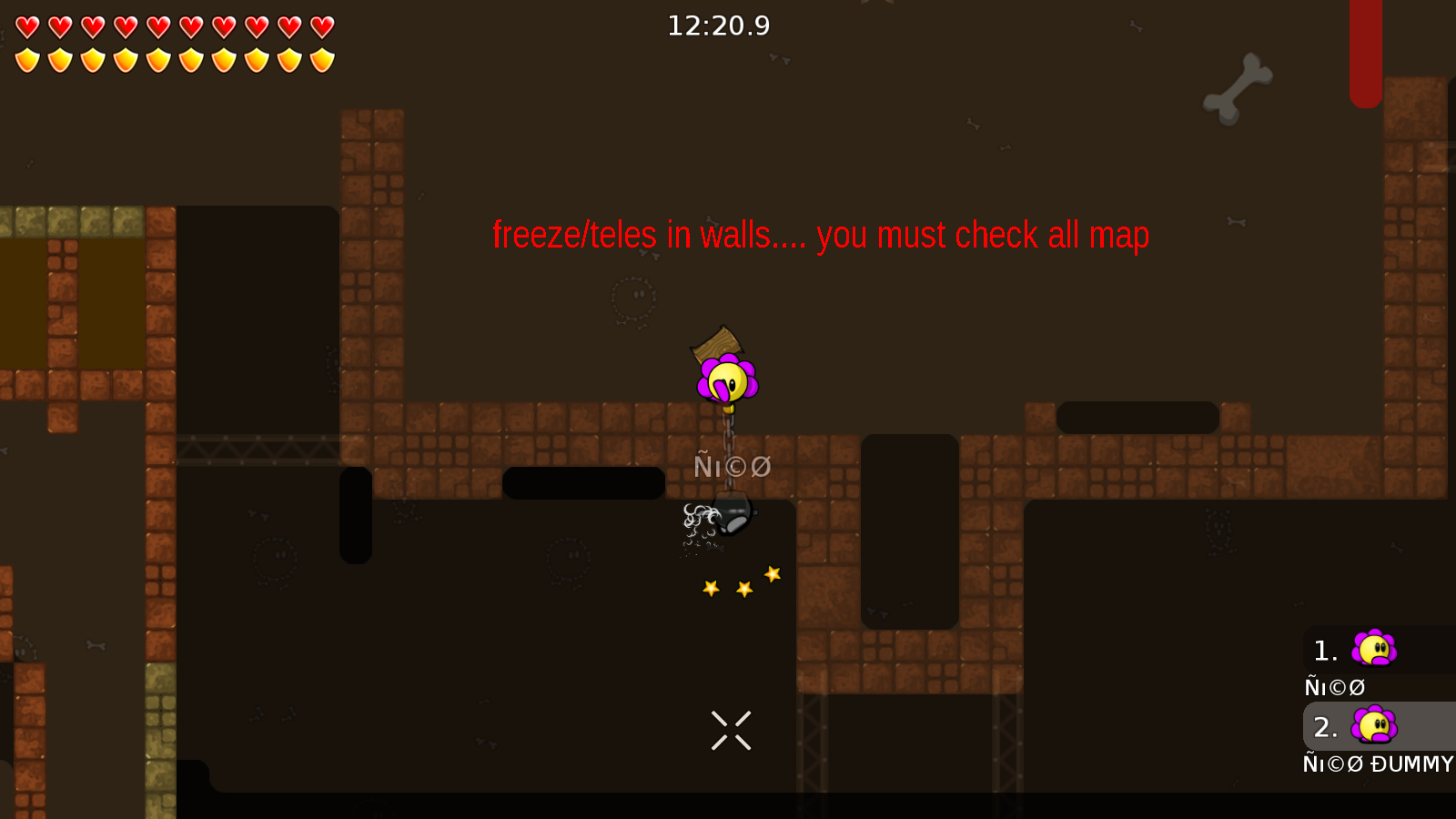
Task: Click the first red heart icon
Action: coord(26,25)
